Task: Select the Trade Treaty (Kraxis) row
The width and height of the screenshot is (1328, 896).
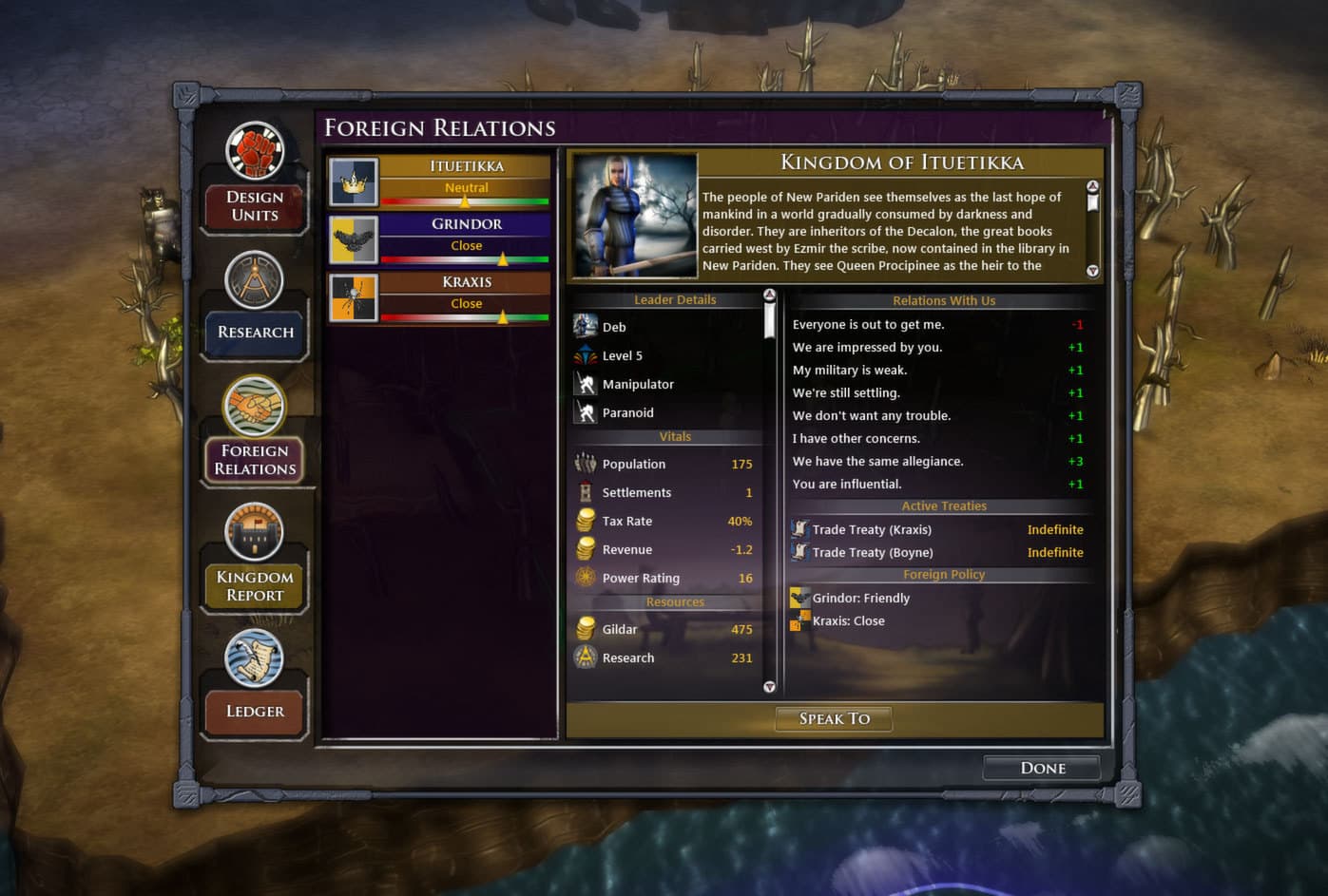Action: pyautogui.click(x=872, y=529)
